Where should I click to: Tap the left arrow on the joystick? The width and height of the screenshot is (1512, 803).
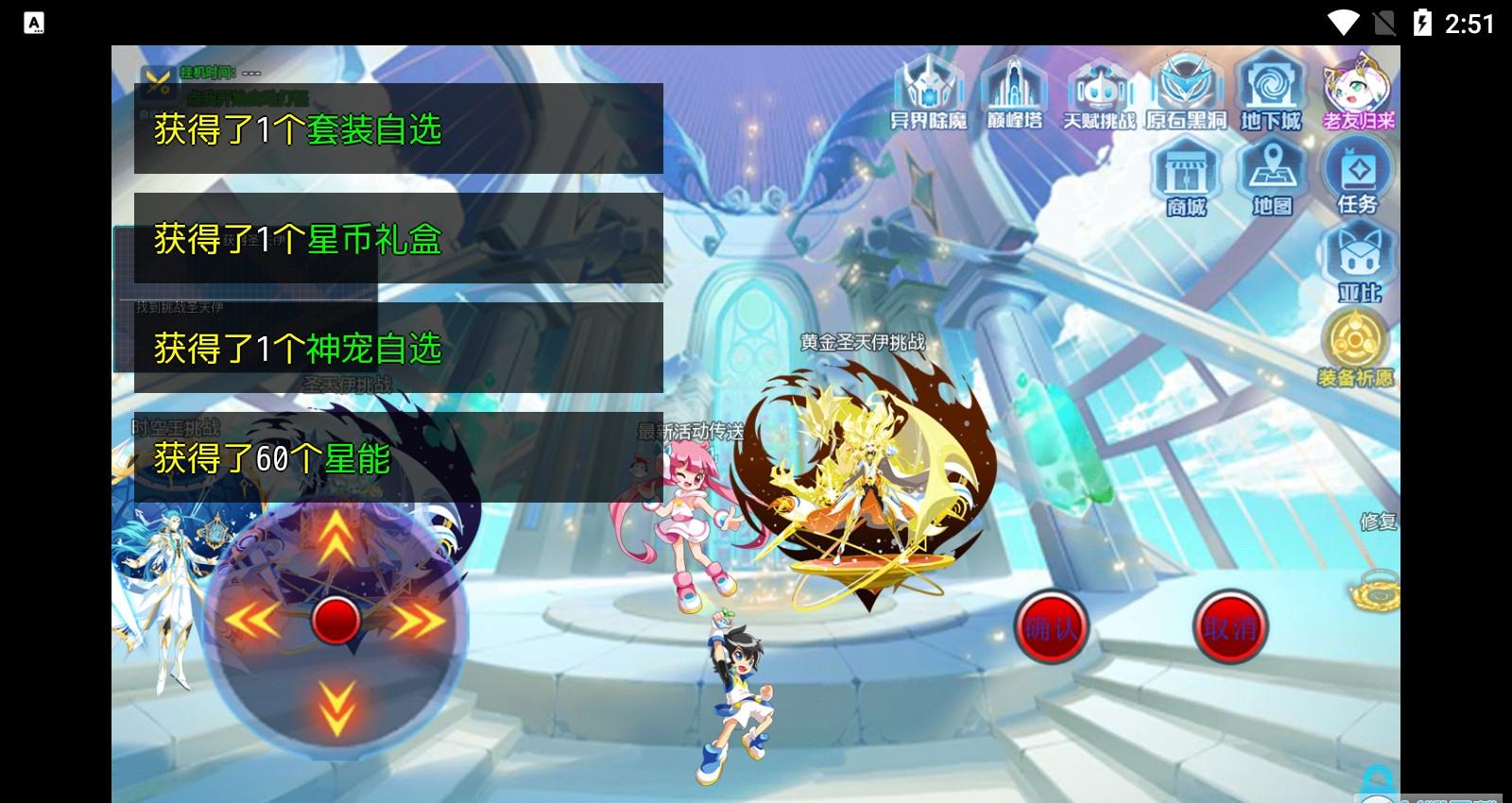[x=249, y=621]
